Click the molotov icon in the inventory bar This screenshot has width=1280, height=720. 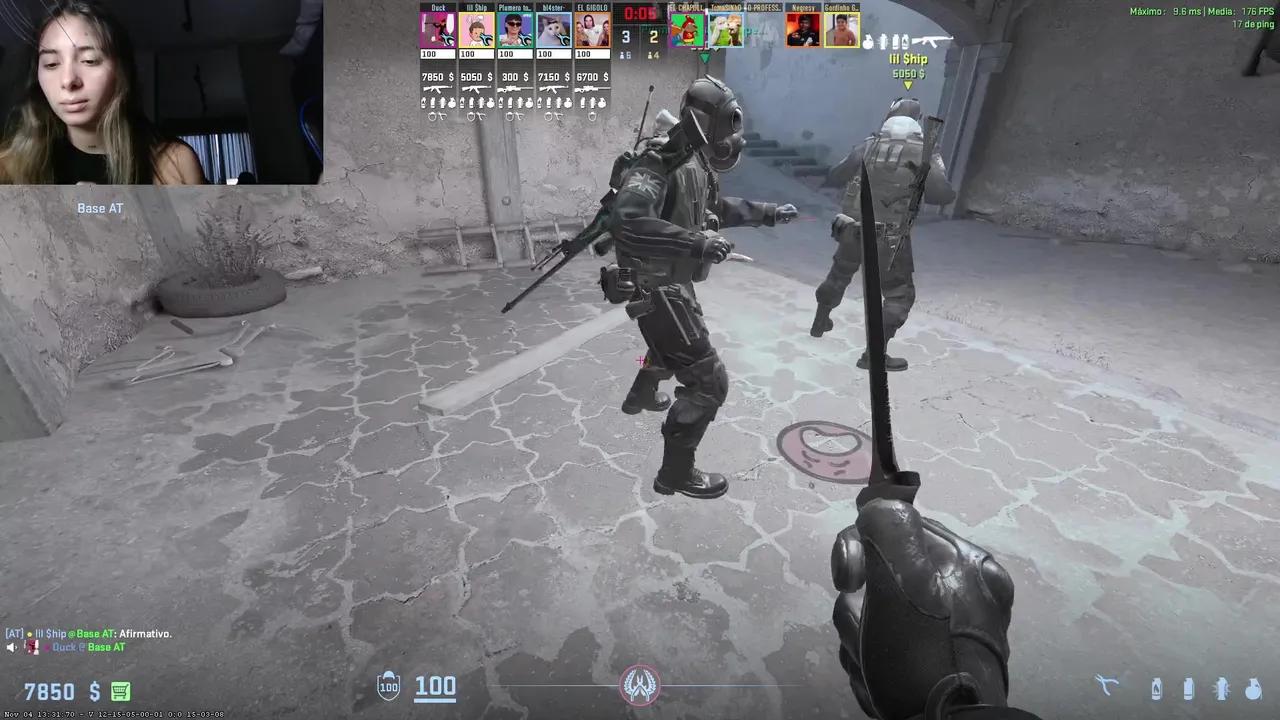(x=1156, y=690)
